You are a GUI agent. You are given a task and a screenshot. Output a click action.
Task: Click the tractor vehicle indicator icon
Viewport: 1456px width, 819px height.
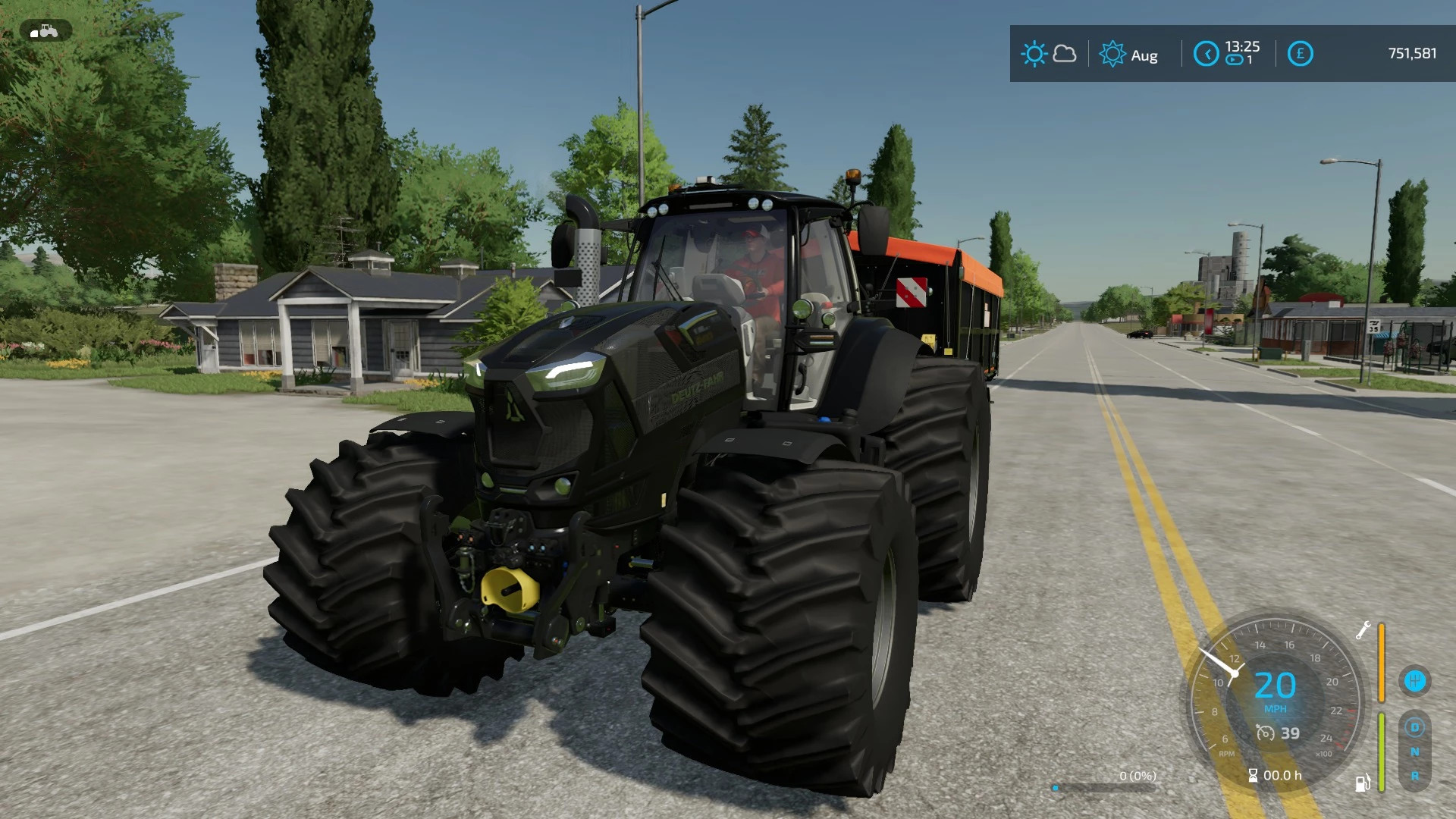45,31
